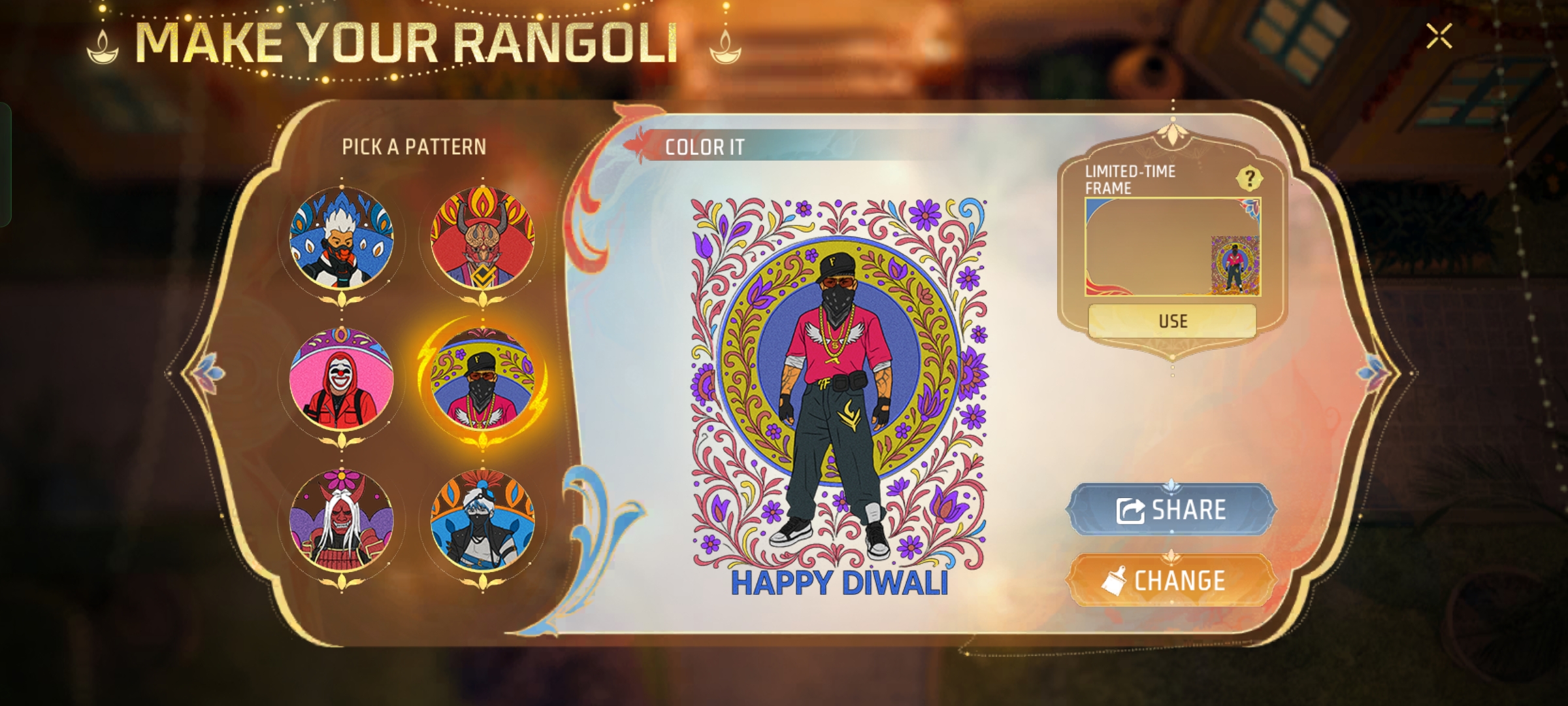
Task: Use the limited-time frame
Action: pyautogui.click(x=1172, y=321)
